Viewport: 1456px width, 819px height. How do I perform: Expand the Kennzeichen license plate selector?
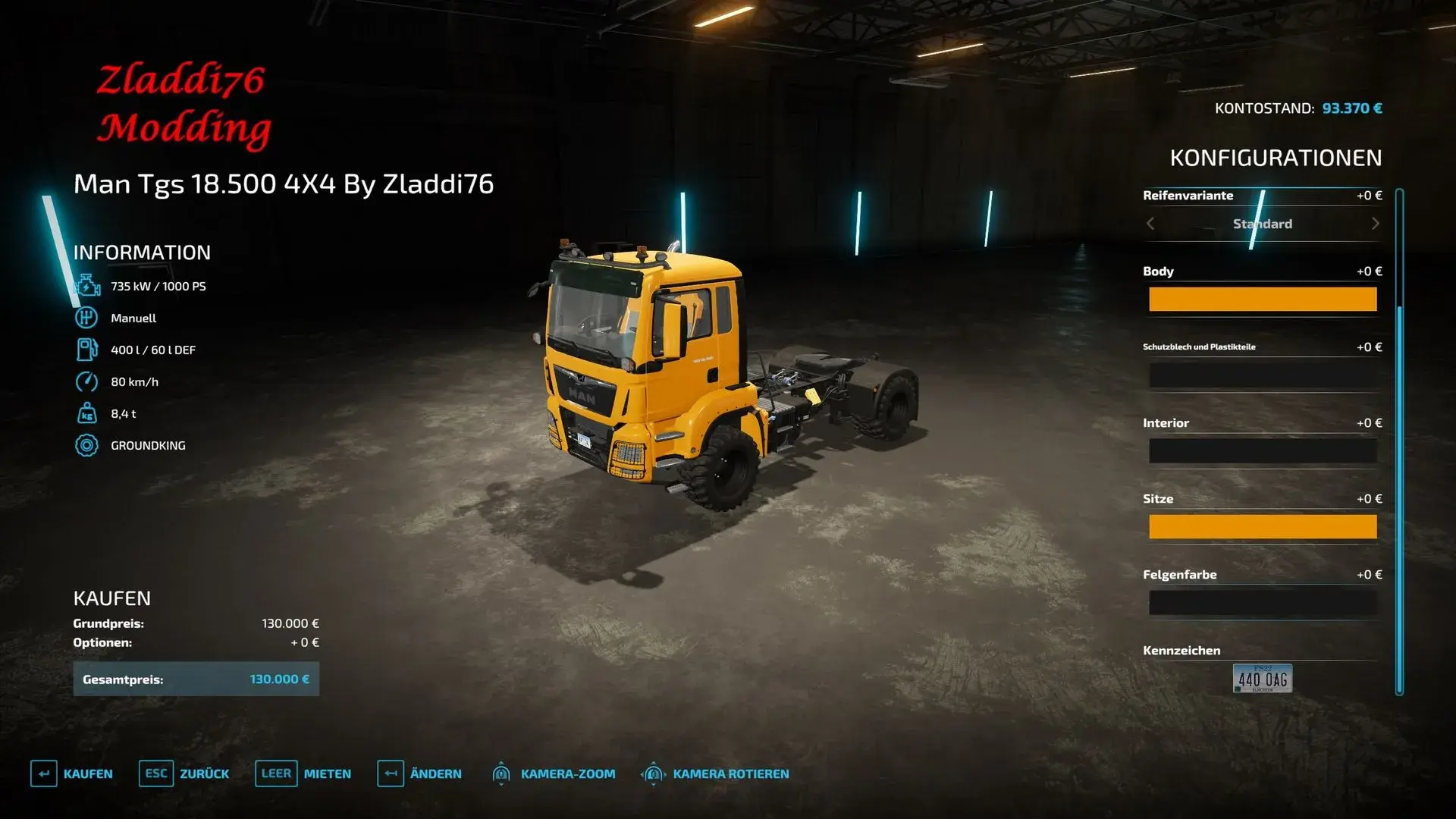coord(1261,679)
